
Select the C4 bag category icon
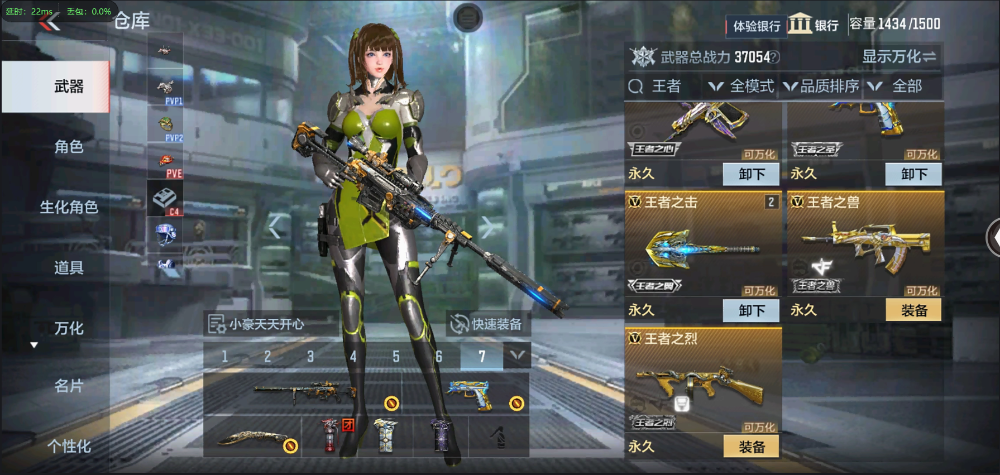pyautogui.click(x=164, y=199)
